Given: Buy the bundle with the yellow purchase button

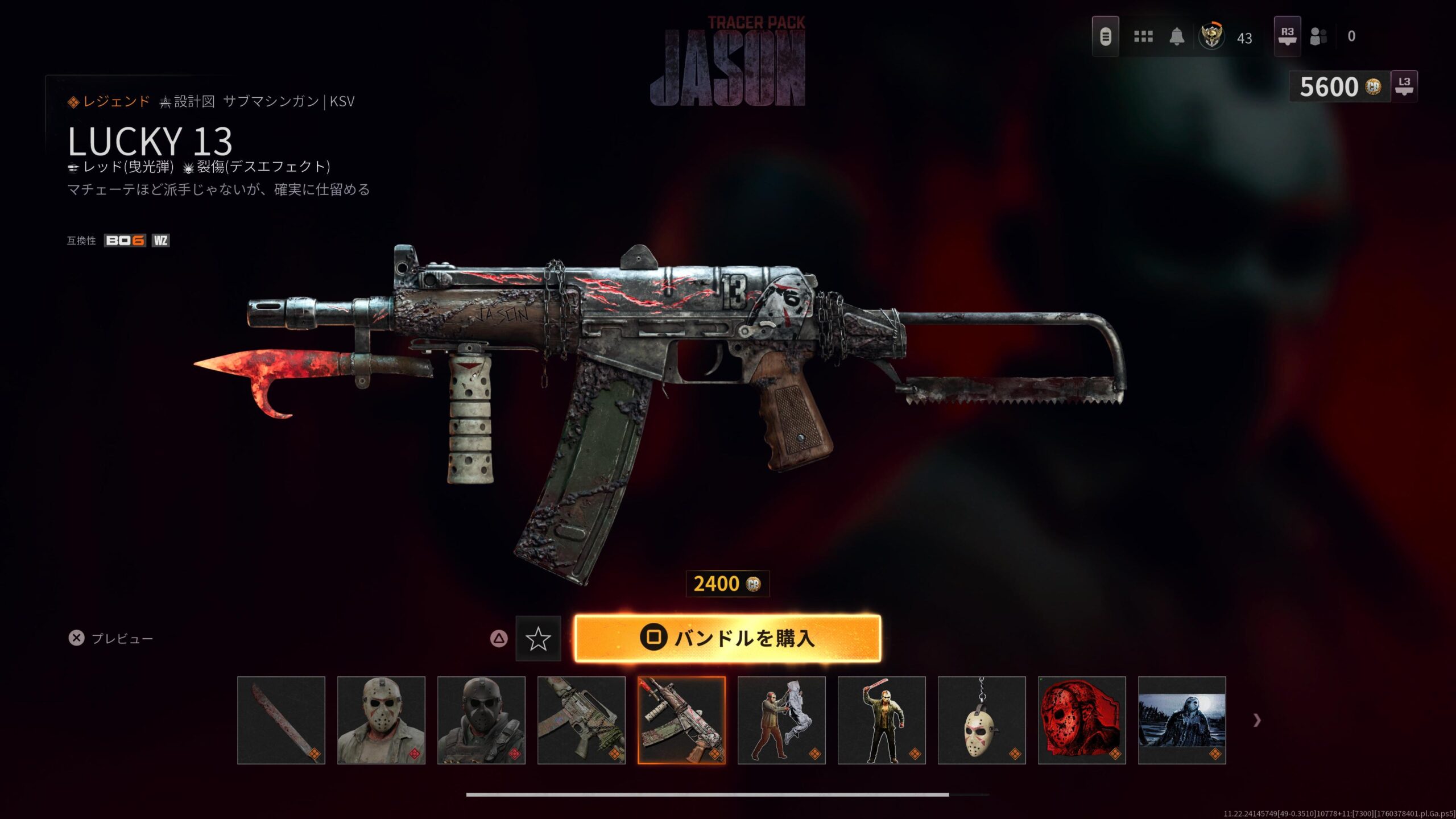Looking at the screenshot, I should (727, 638).
